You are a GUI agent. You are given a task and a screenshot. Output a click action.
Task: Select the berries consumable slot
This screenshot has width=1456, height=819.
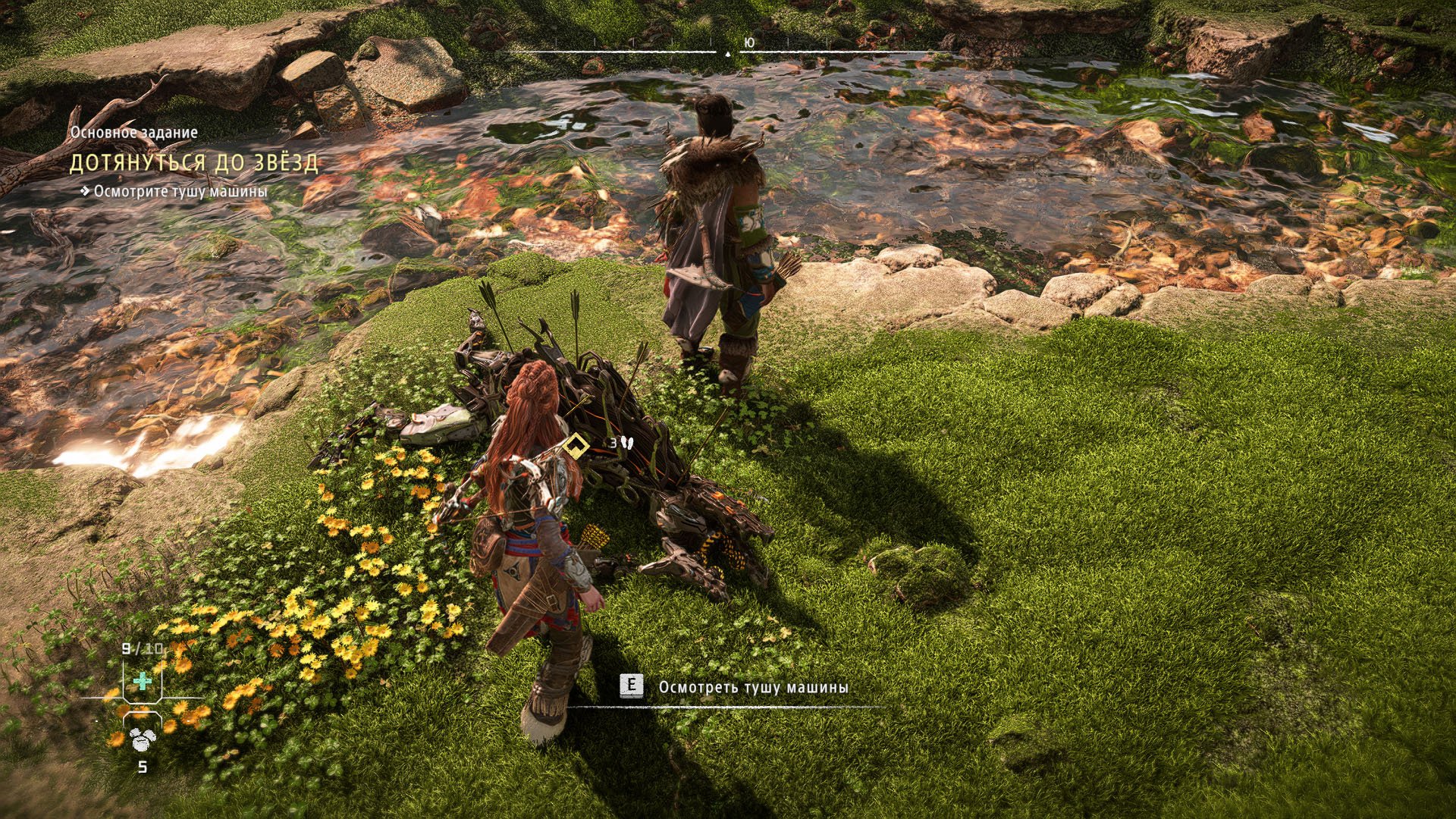click(142, 737)
